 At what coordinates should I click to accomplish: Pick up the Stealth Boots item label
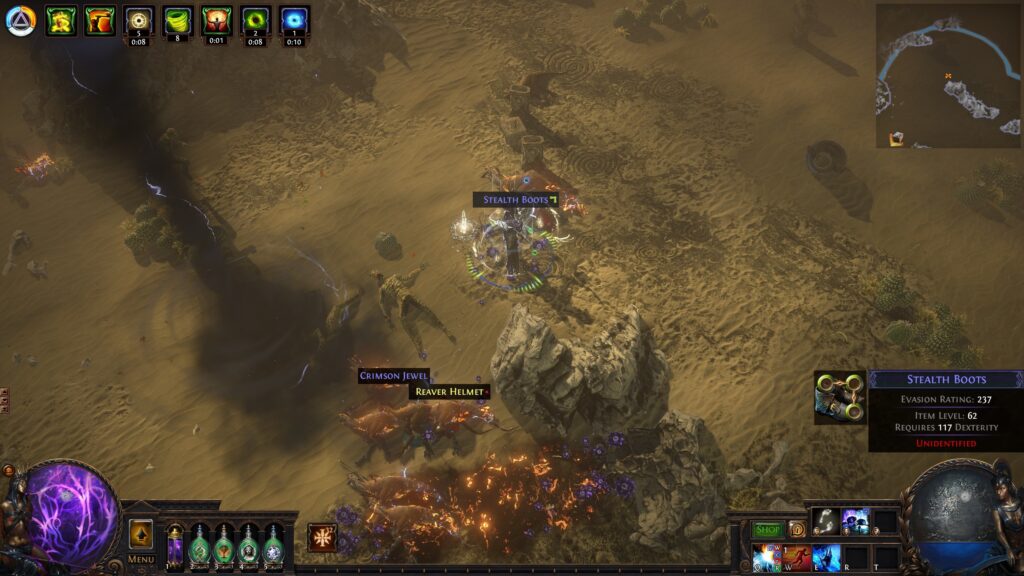coord(516,200)
